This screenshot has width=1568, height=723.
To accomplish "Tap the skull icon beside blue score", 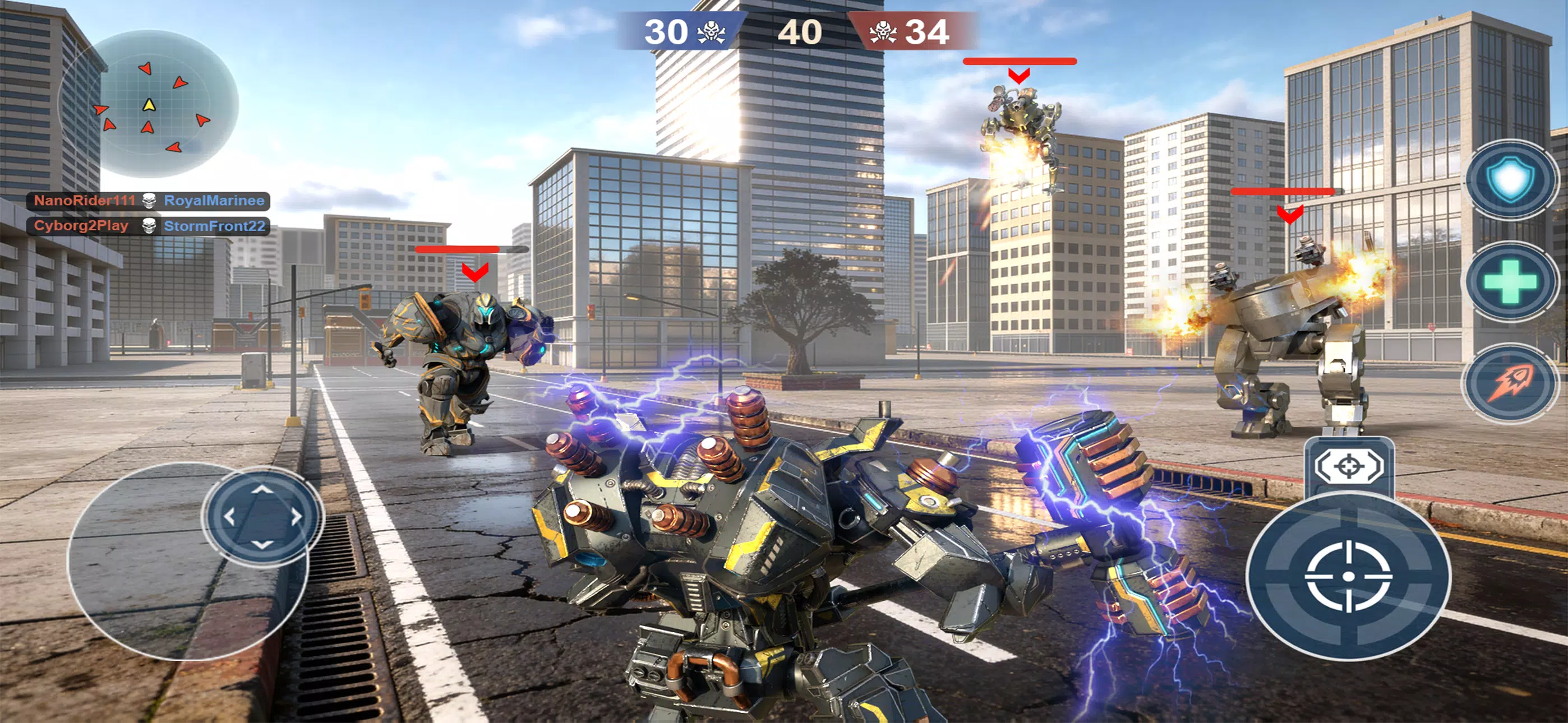I will coord(712,33).
